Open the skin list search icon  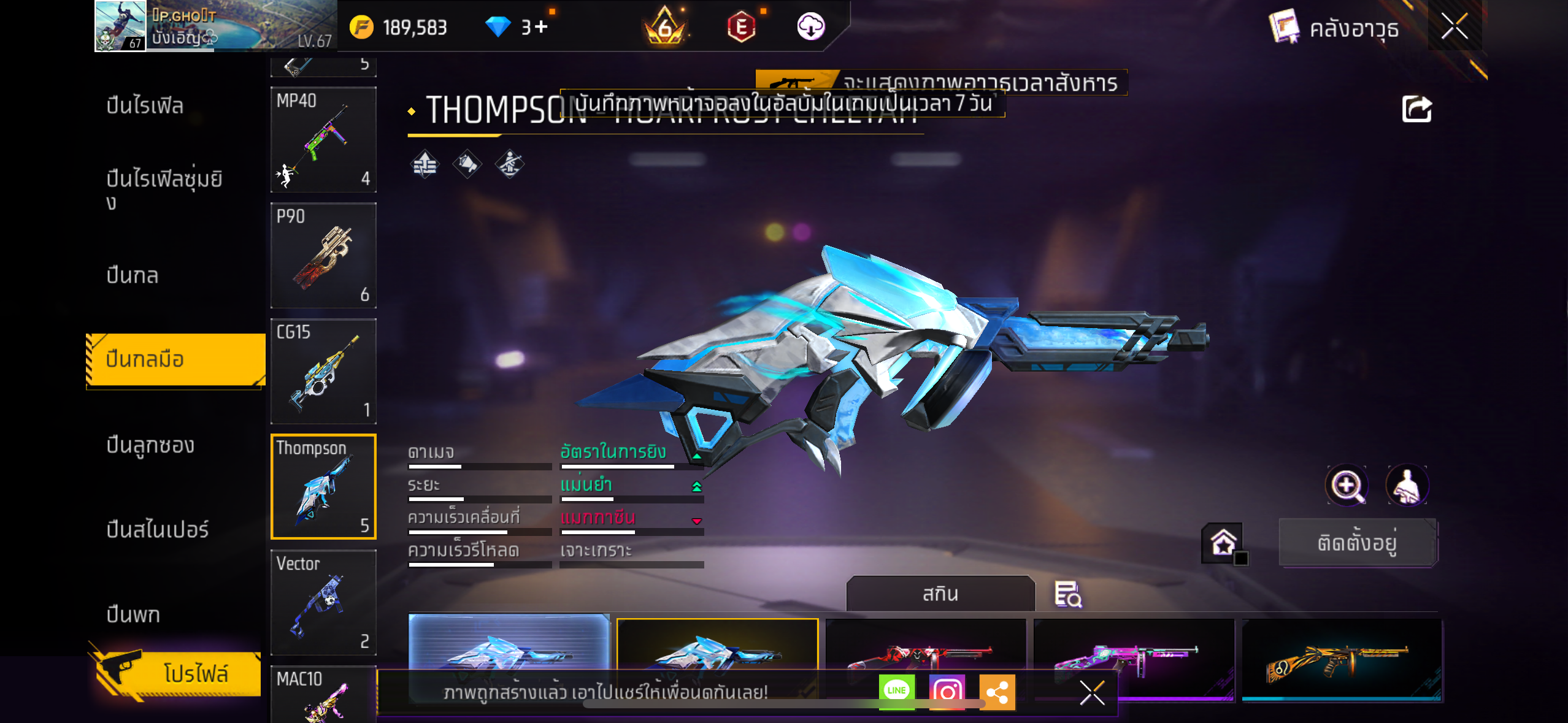pyautogui.click(x=1067, y=594)
